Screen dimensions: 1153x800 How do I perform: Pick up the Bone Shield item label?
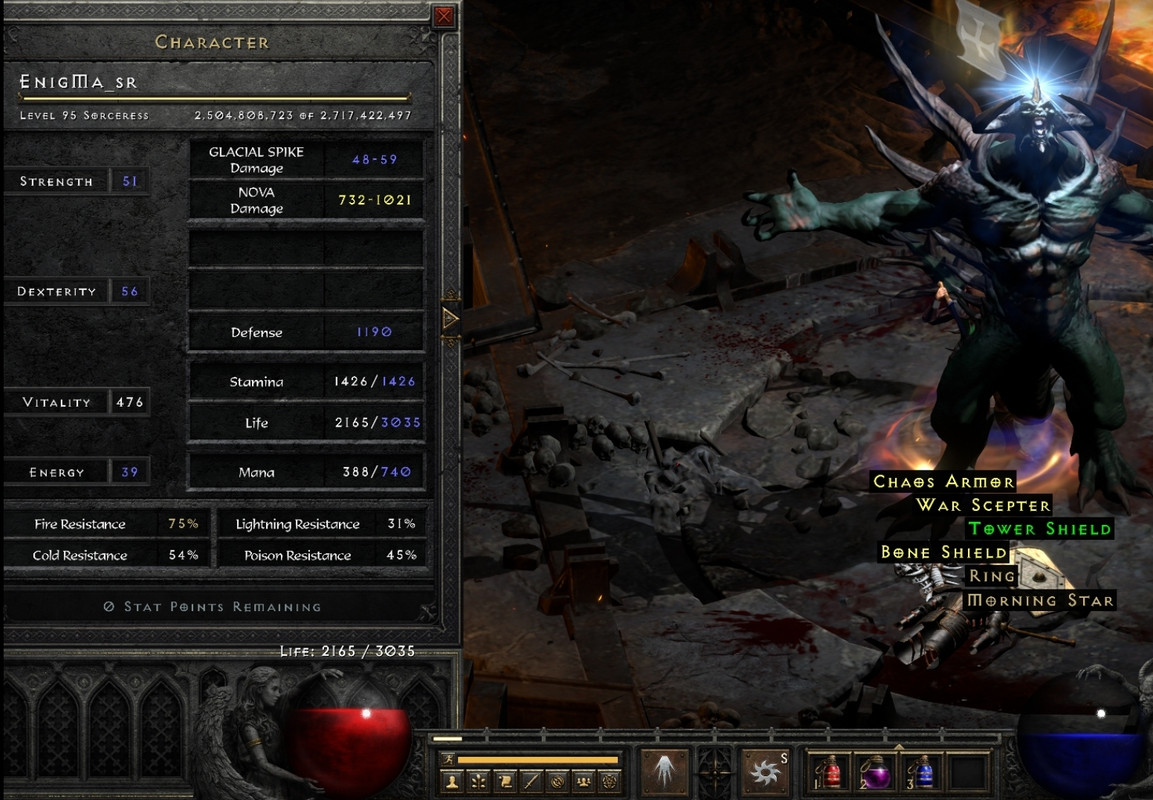tap(943, 552)
